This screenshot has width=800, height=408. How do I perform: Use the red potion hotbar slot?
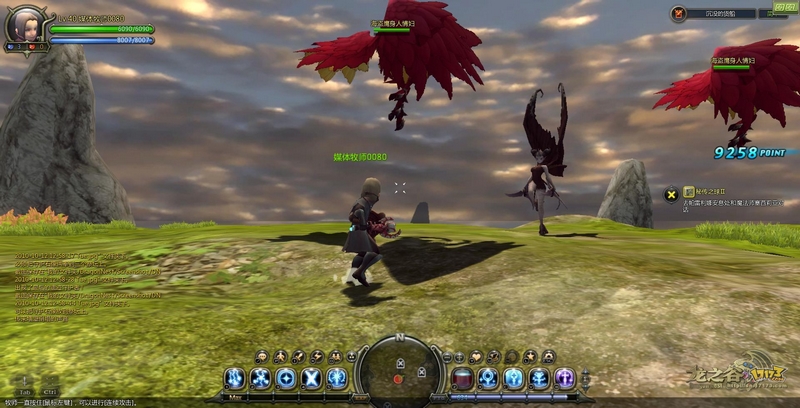tap(462, 378)
